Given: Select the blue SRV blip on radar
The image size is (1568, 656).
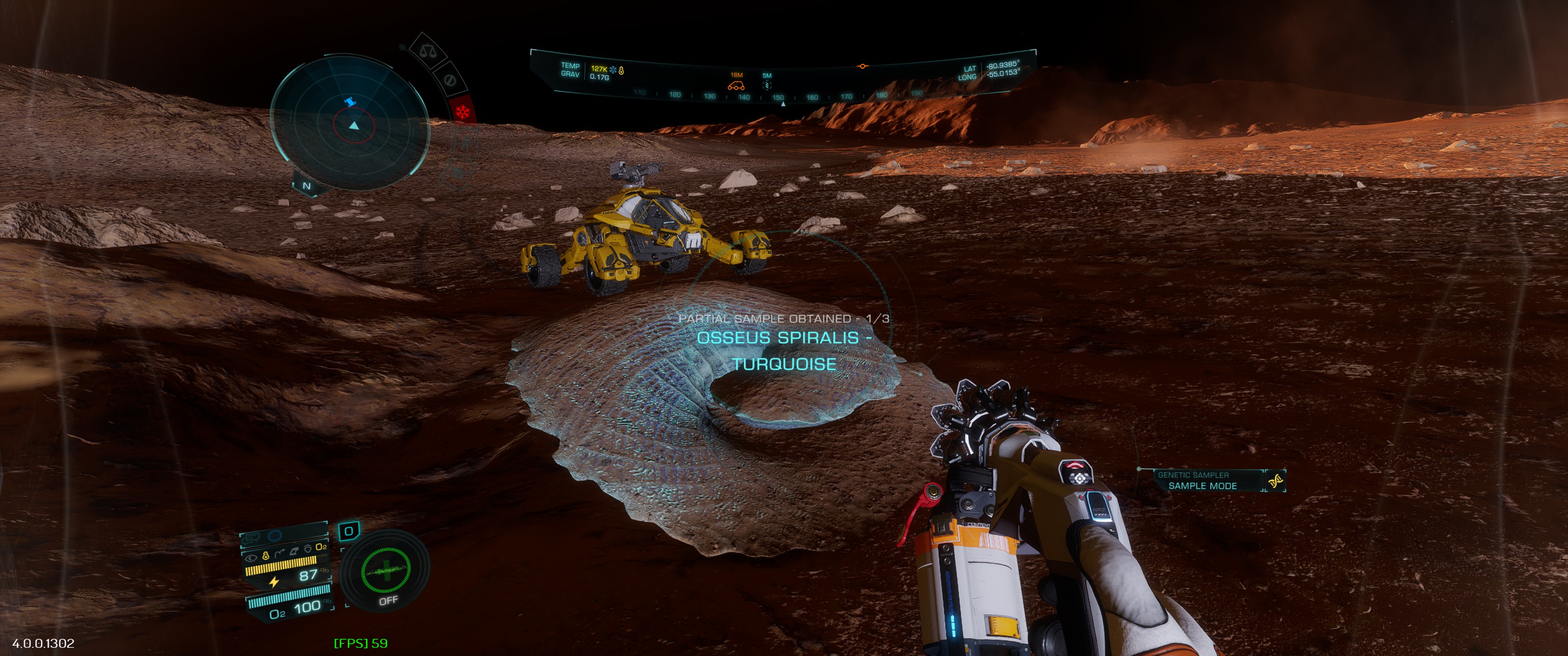Looking at the screenshot, I should (350, 102).
